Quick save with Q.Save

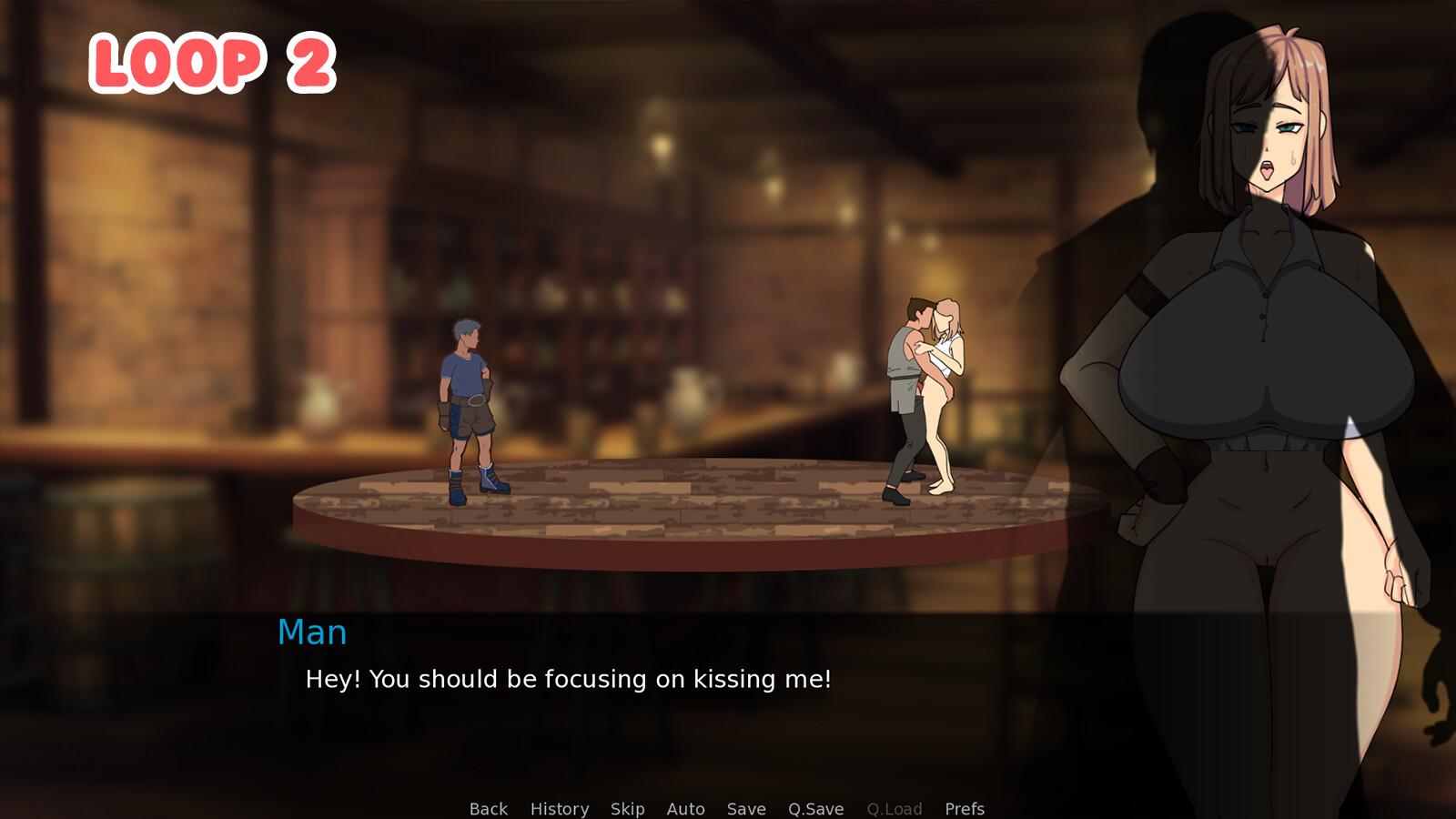pyautogui.click(x=815, y=809)
